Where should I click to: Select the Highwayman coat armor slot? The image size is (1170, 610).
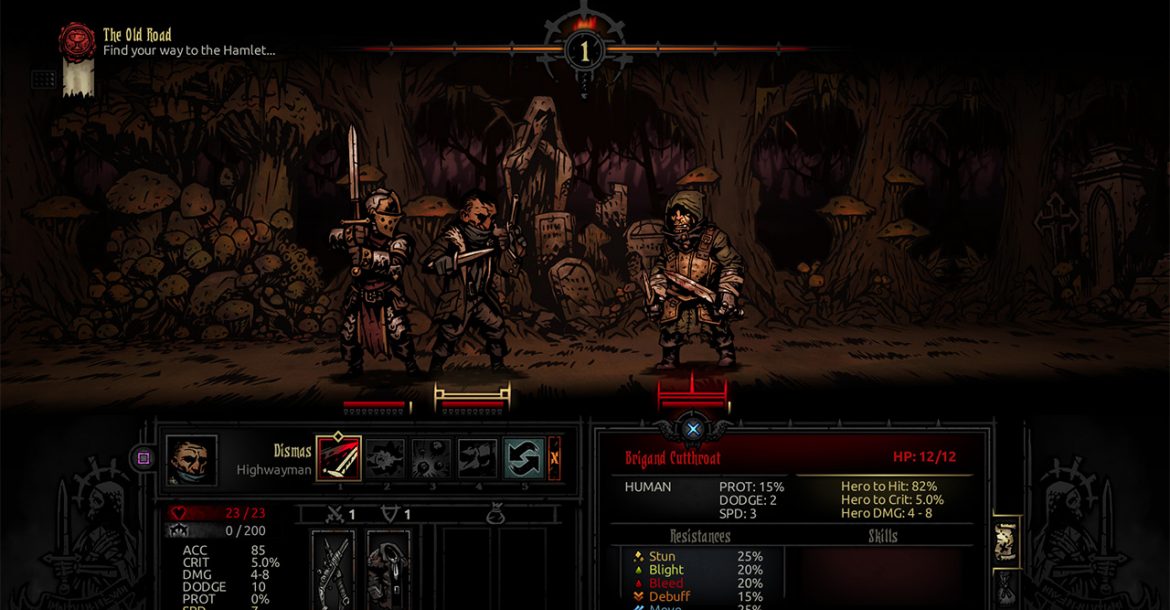click(387, 568)
